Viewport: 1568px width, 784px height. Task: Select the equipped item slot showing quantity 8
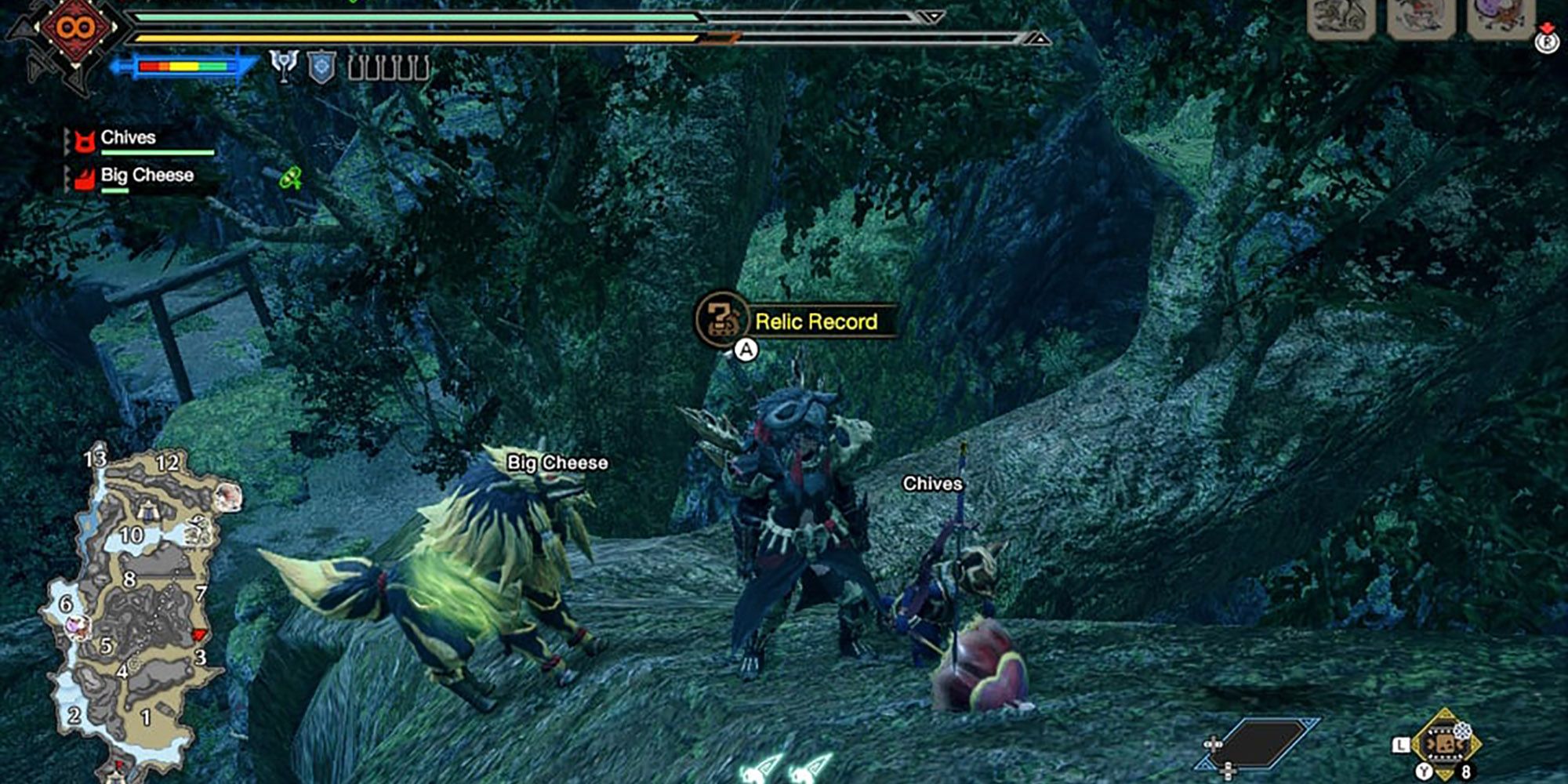[x=1448, y=743]
